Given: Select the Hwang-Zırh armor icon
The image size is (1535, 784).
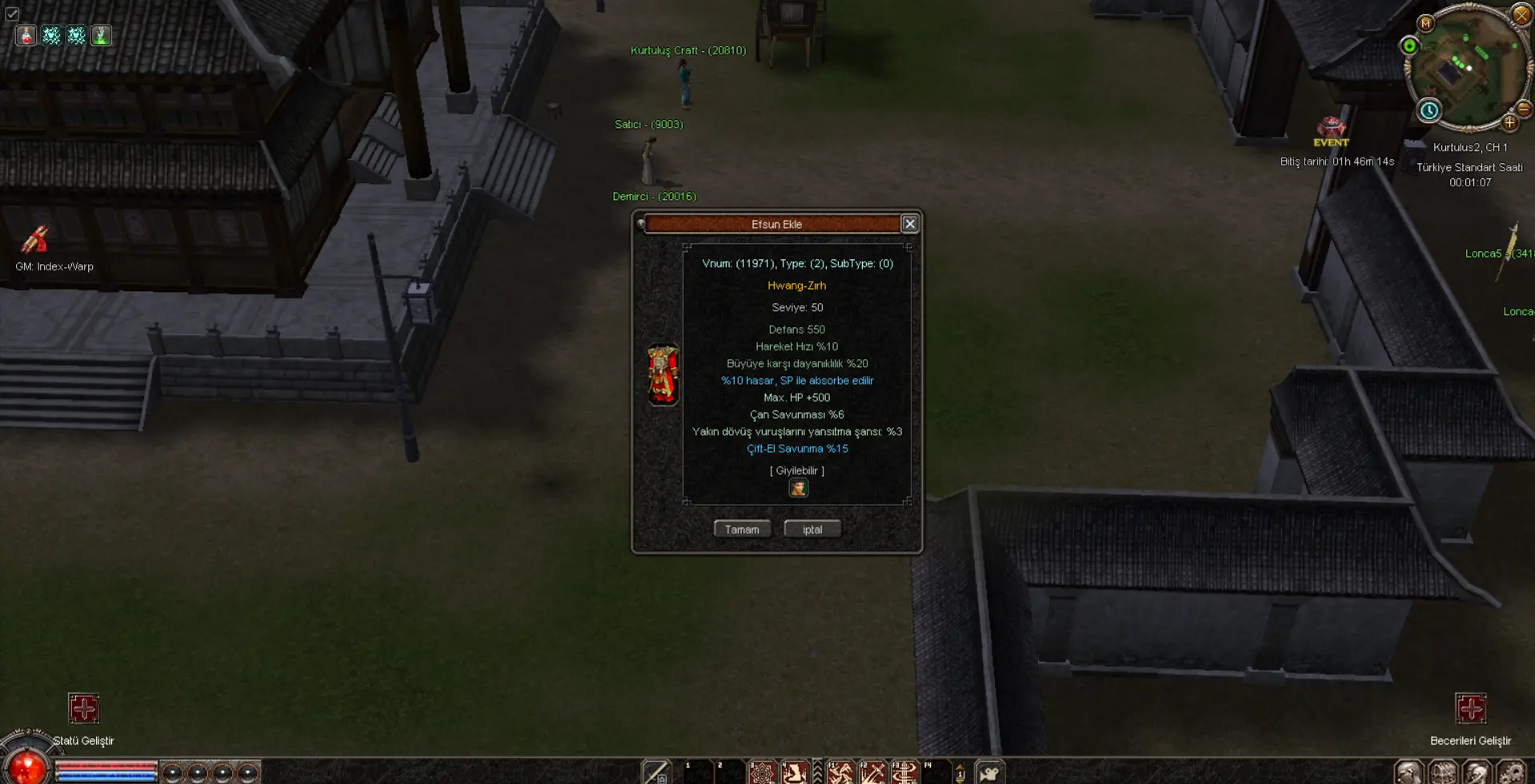Looking at the screenshot, I should click(x=663, y=374).
